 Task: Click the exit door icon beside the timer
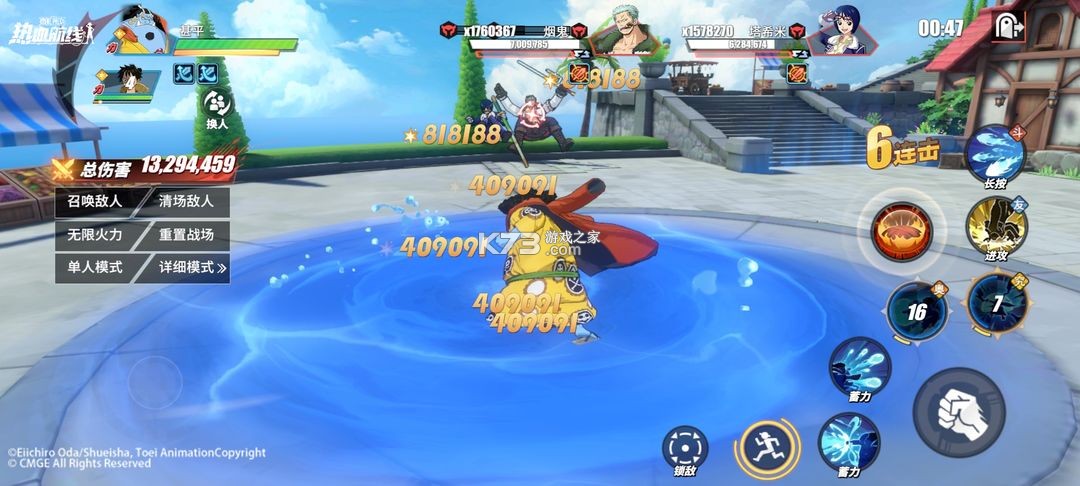point(1007,27)
